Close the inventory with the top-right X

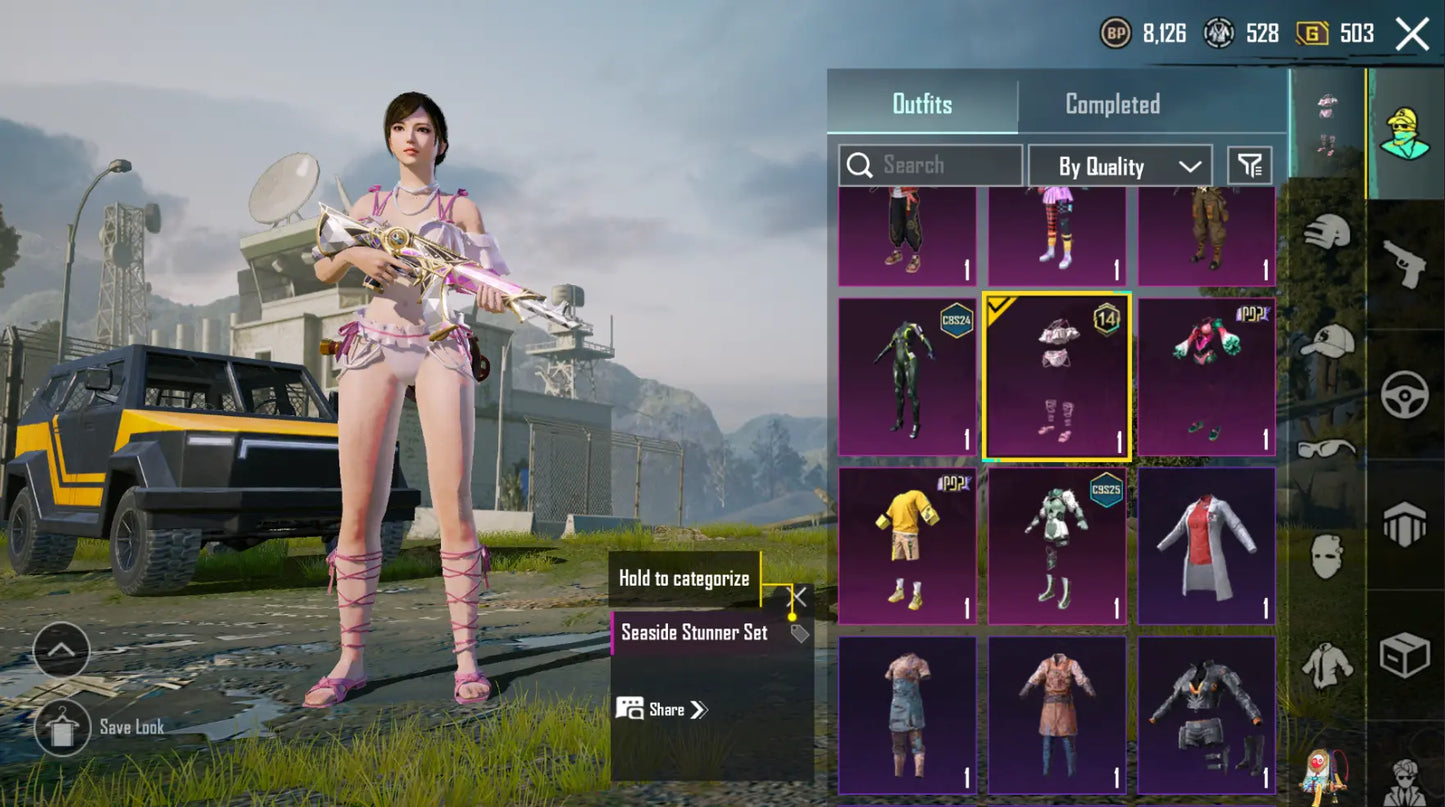(x=1412, y=34)
